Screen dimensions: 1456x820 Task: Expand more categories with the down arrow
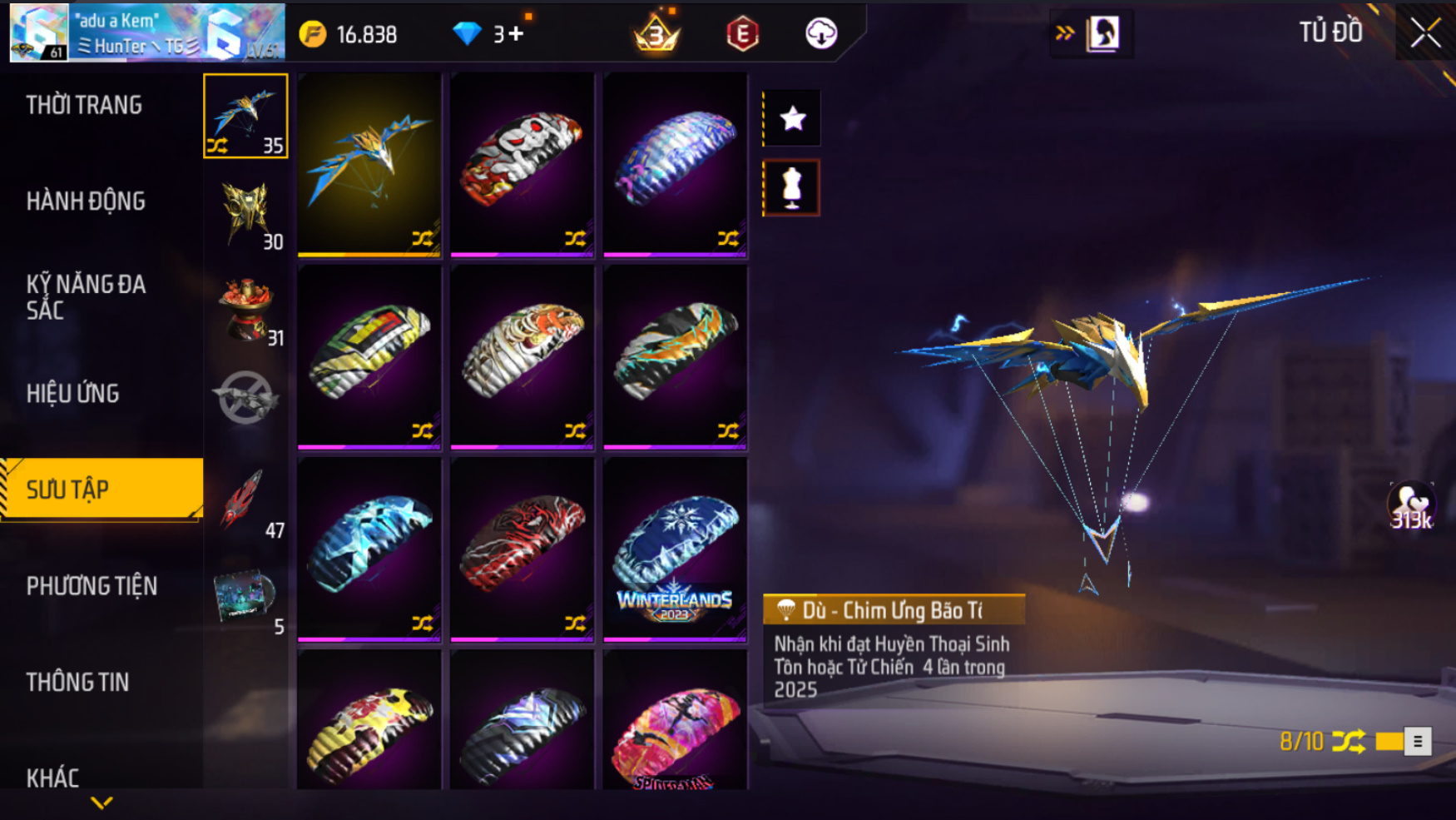[102, 803]
